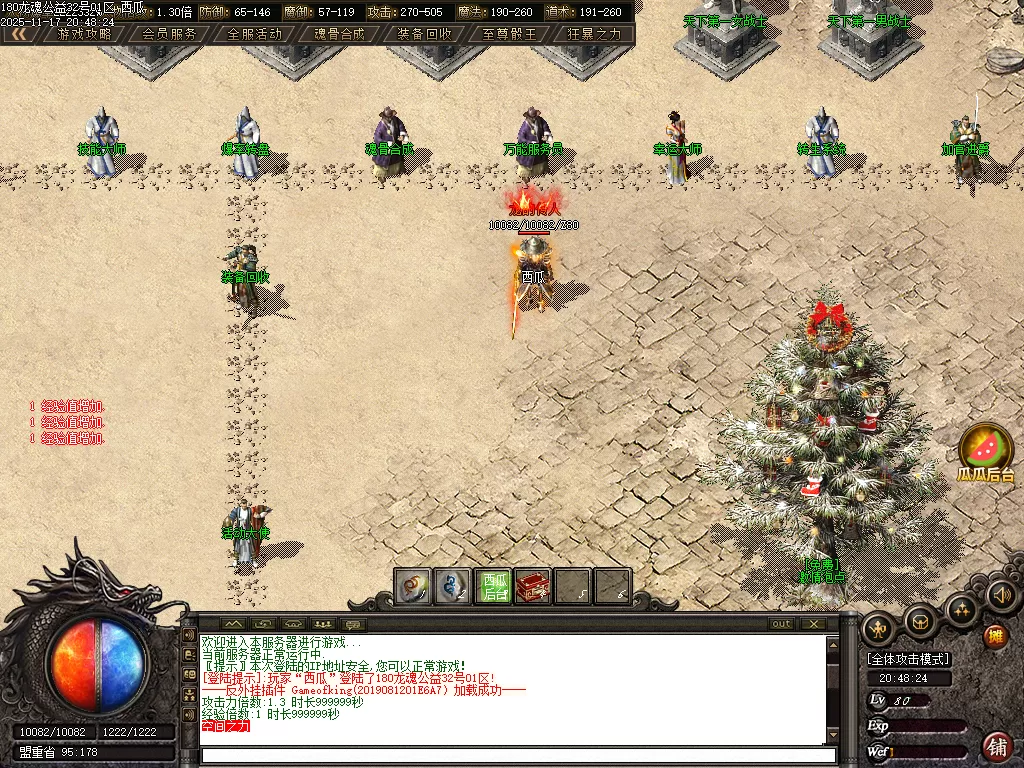Viewport: 1024px width, 768px height.
Task: Open the red 铺 shop button
Action: pos(996,746)
